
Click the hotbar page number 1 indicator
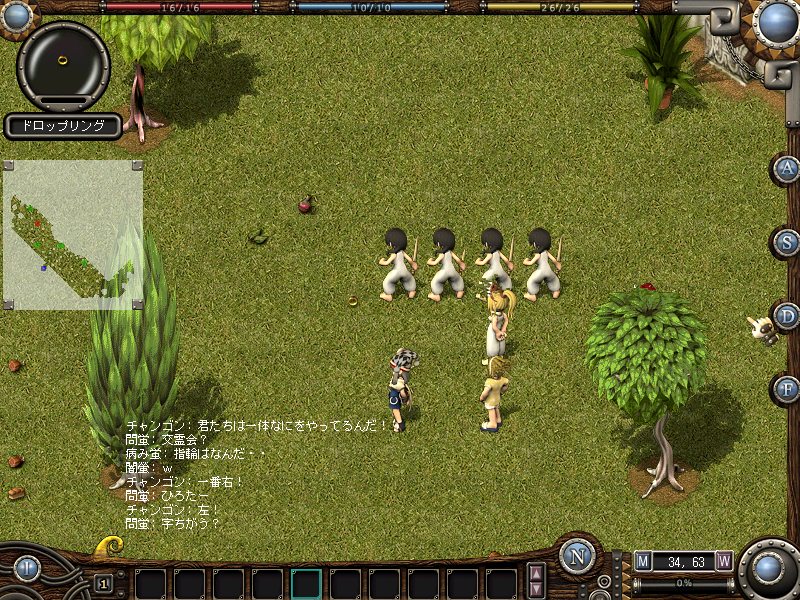pyautogui.click(x=103, y=583)
